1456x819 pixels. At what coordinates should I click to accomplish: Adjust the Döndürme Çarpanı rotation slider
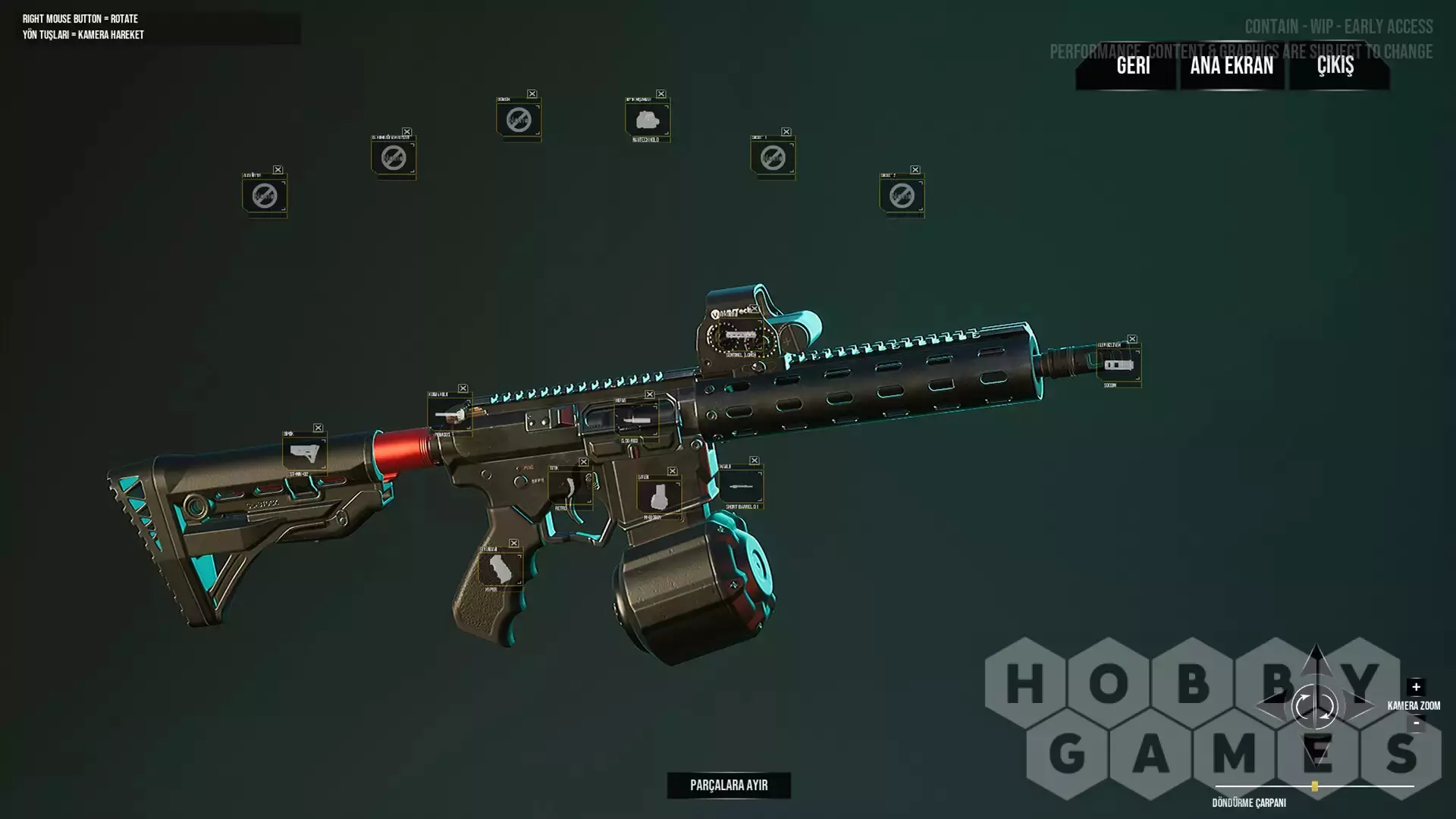coord(1315,786)
